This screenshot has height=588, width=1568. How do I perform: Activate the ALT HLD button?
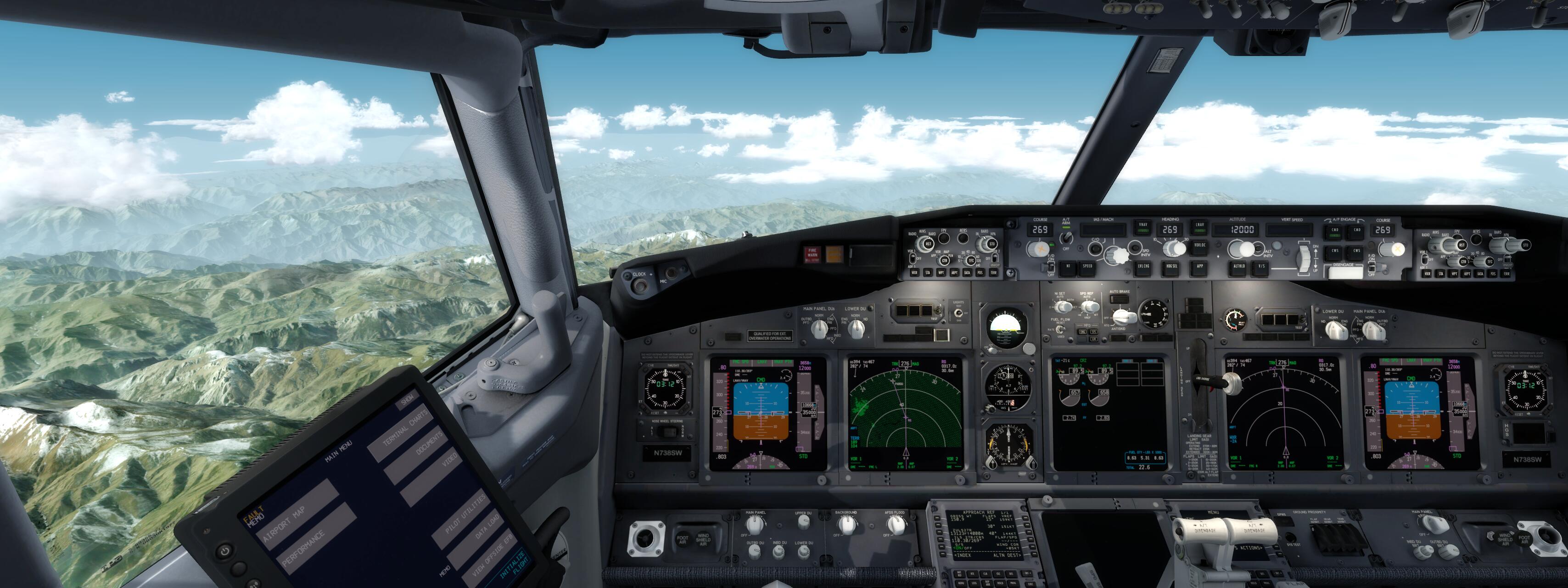click(x=1239, y=266)
